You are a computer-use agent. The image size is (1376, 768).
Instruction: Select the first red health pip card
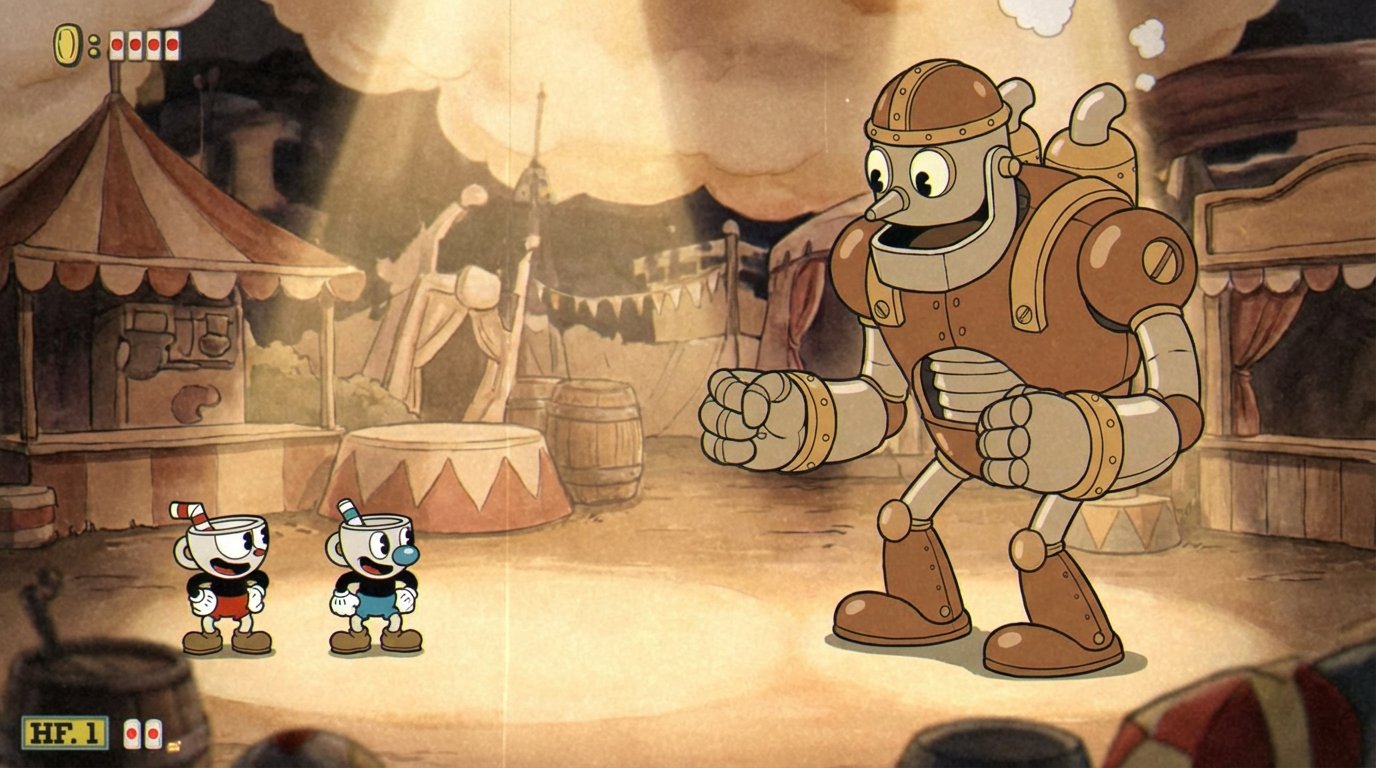tap(116, 44)
